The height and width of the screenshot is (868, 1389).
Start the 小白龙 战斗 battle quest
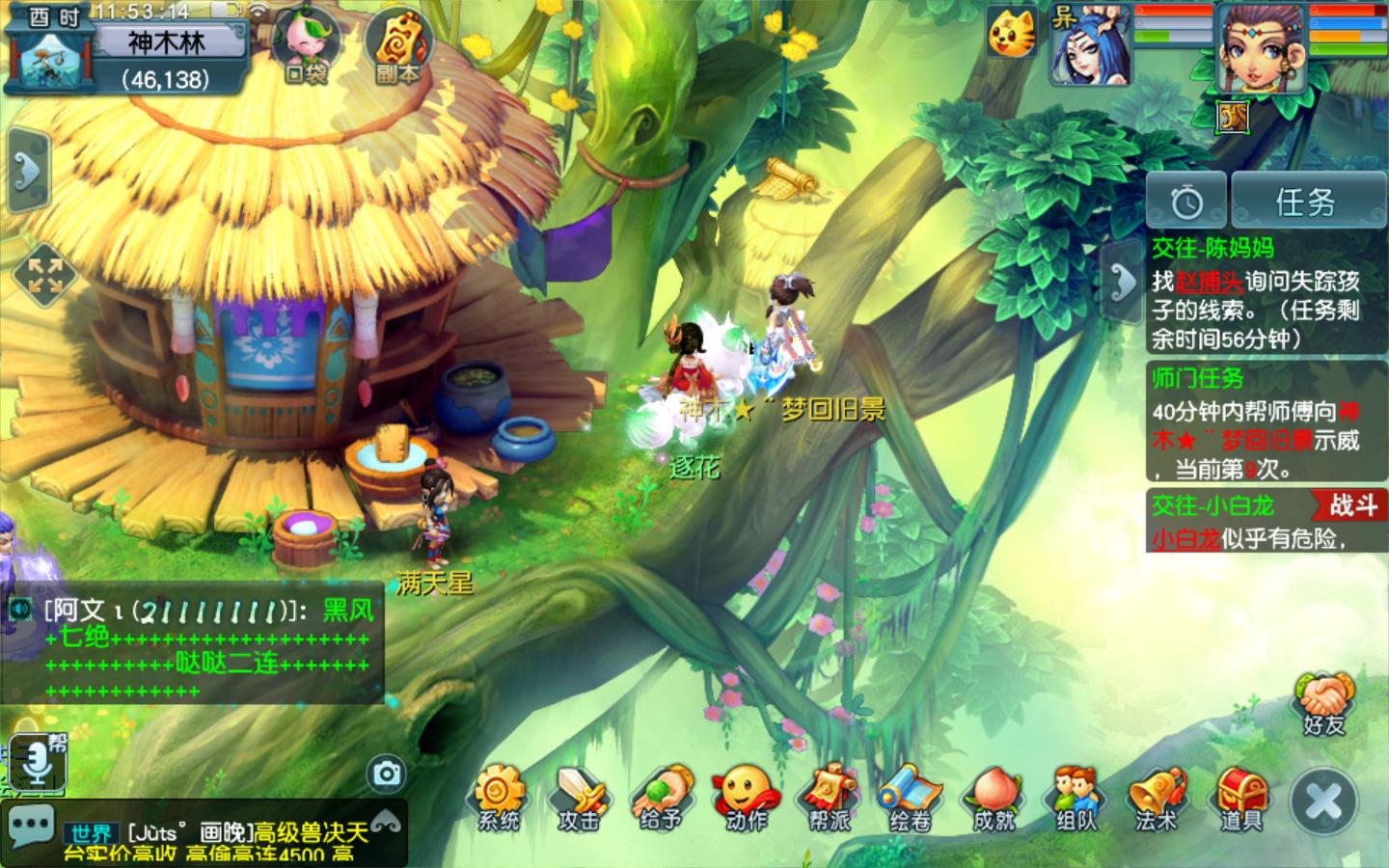1350,505
